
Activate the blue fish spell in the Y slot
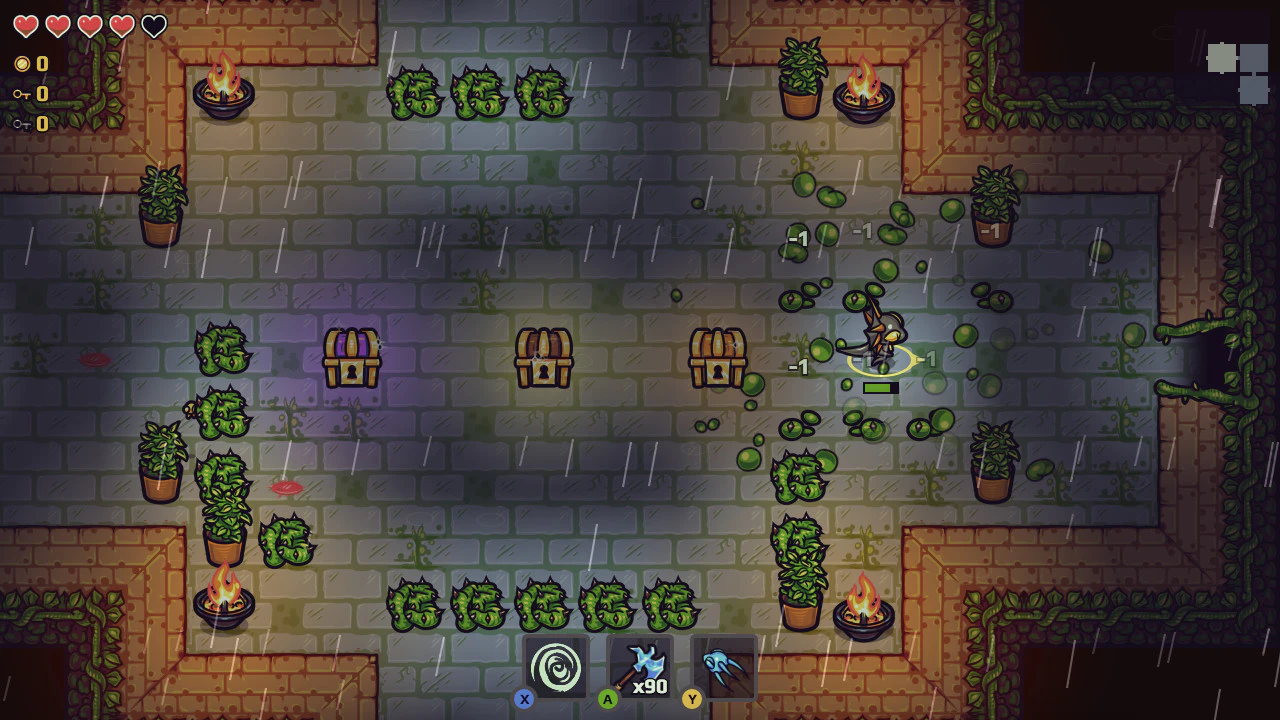pyautogui.click(x=724, y=665)
